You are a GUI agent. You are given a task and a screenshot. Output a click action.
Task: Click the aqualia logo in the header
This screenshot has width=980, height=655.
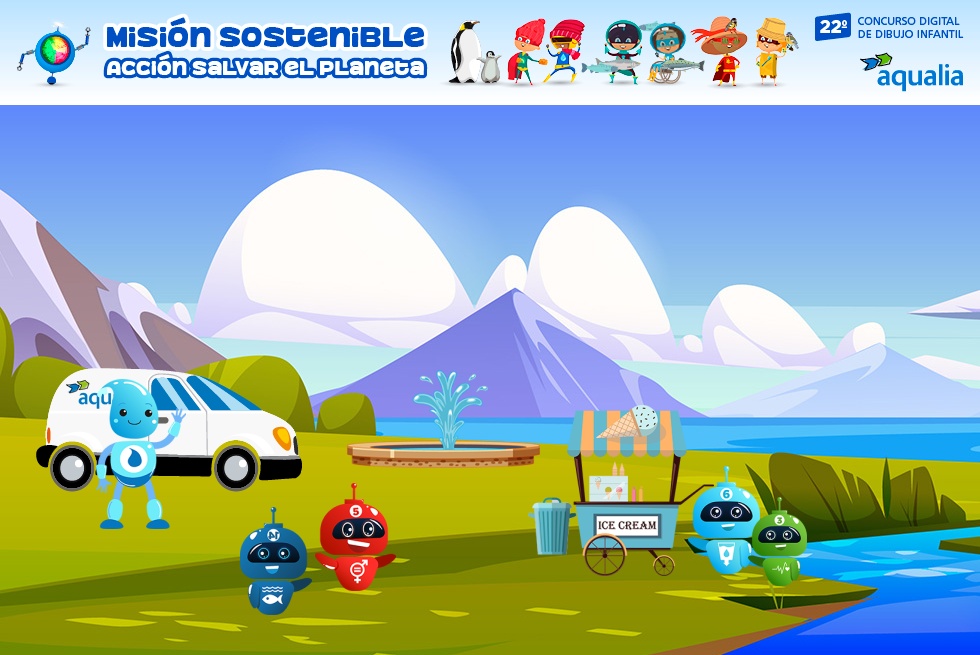(911, 72)
